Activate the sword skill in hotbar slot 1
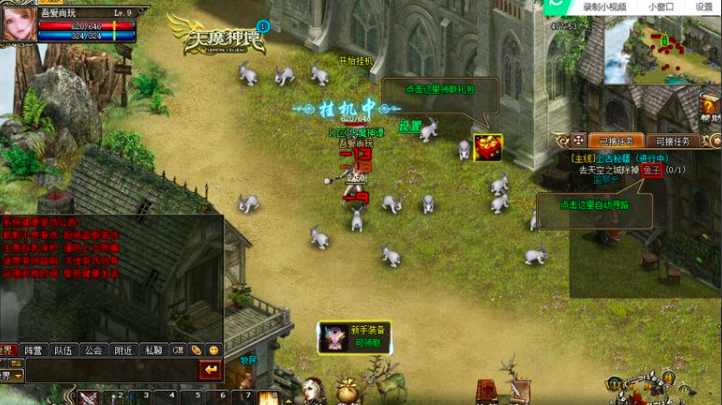 click(87, 399)
